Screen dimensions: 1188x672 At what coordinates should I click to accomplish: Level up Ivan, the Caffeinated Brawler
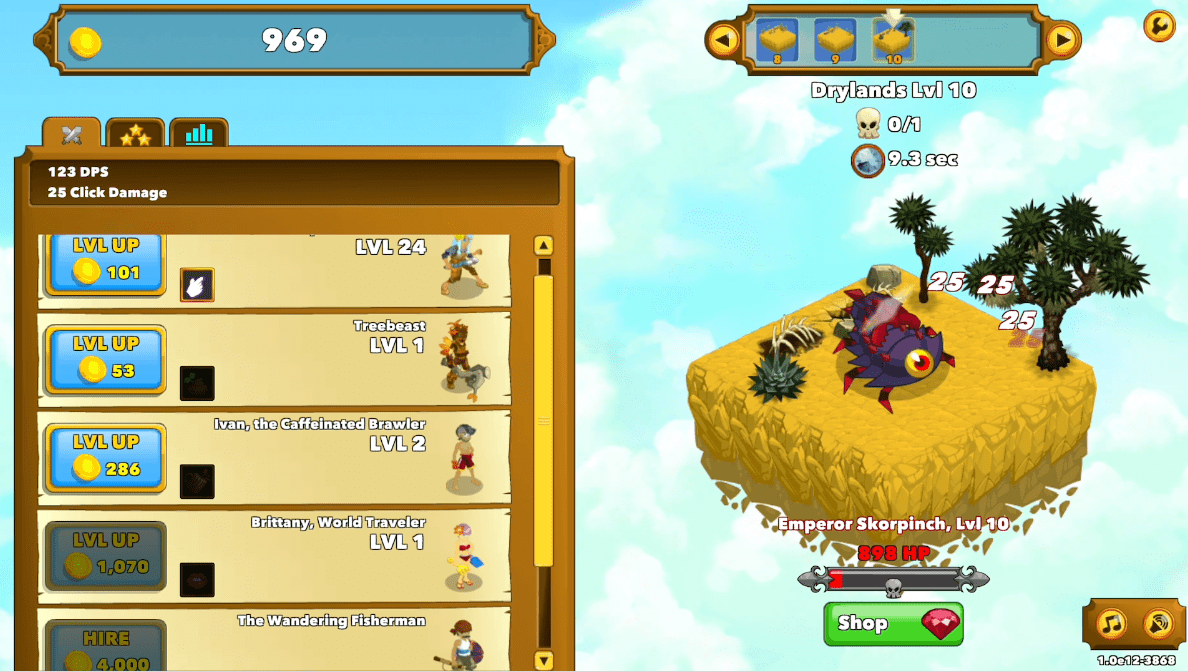pos(105,457)
